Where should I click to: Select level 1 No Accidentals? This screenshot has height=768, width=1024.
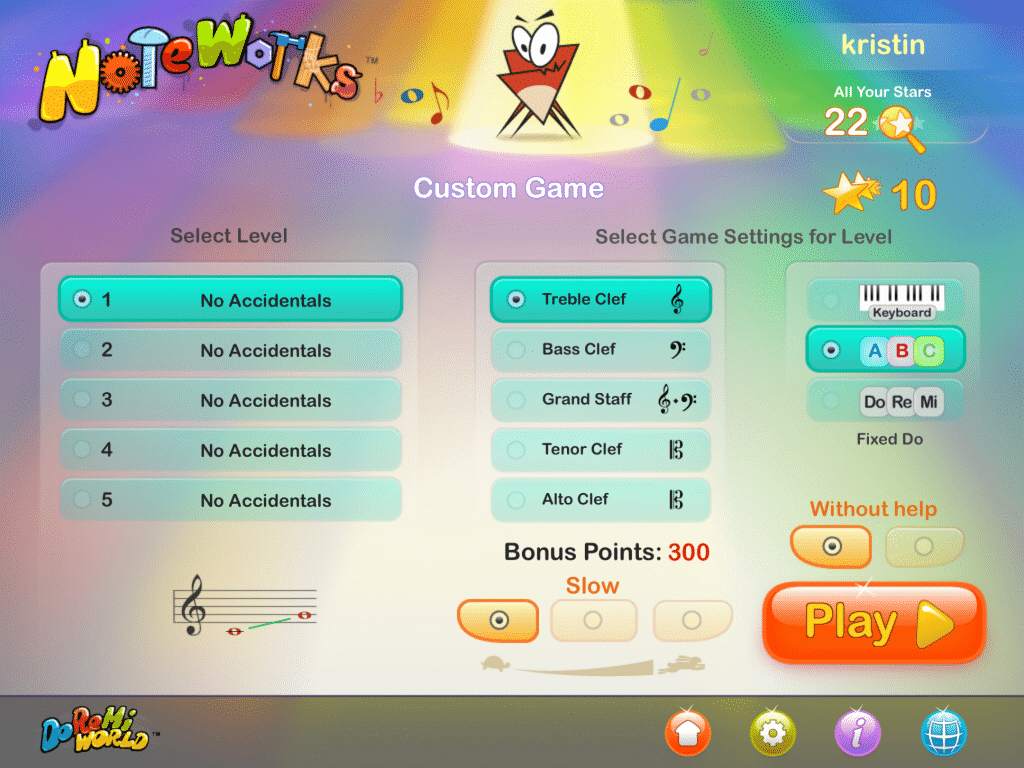230,300
